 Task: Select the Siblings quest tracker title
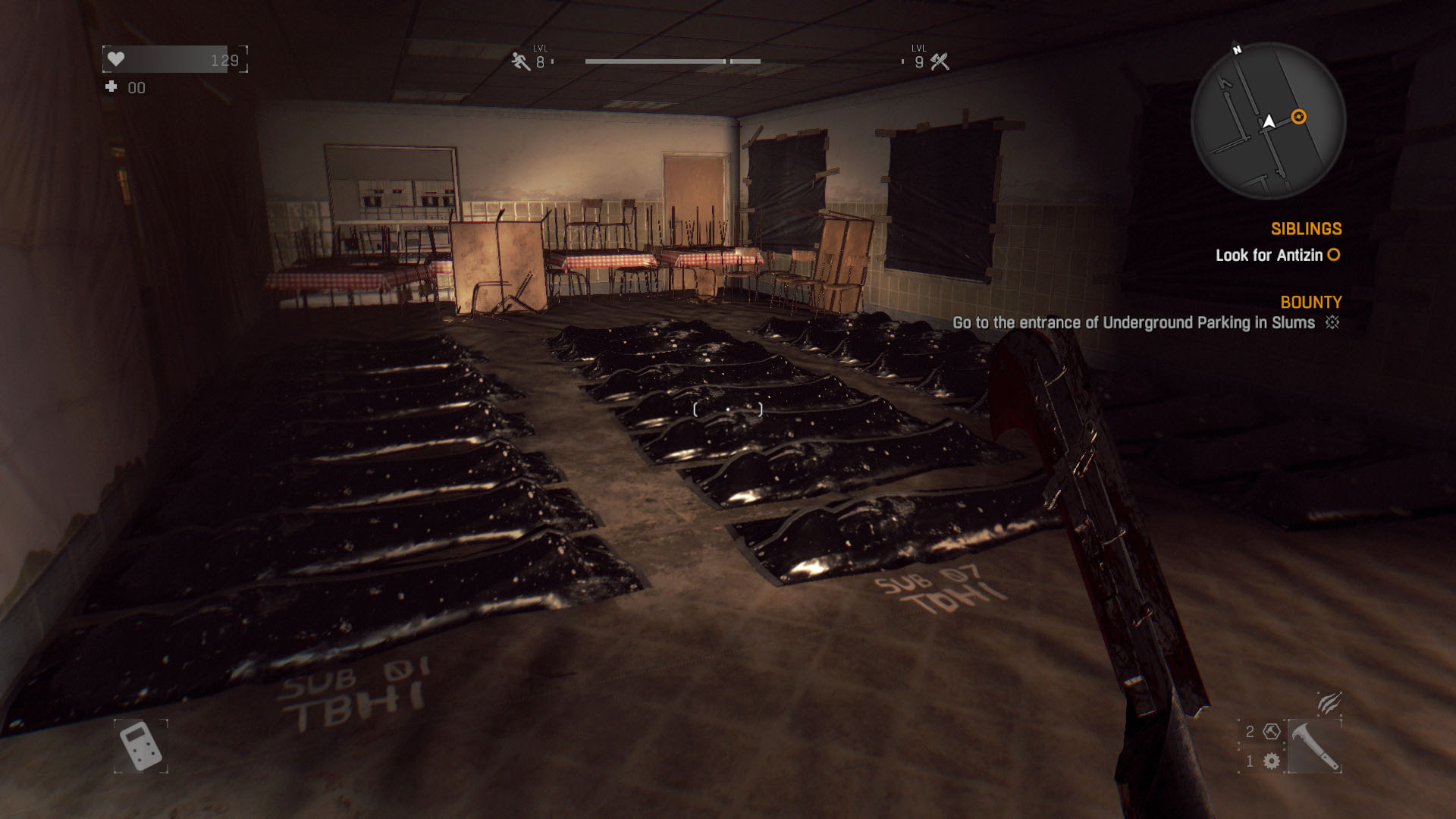pyautogui.click(x=1306, y=229)
